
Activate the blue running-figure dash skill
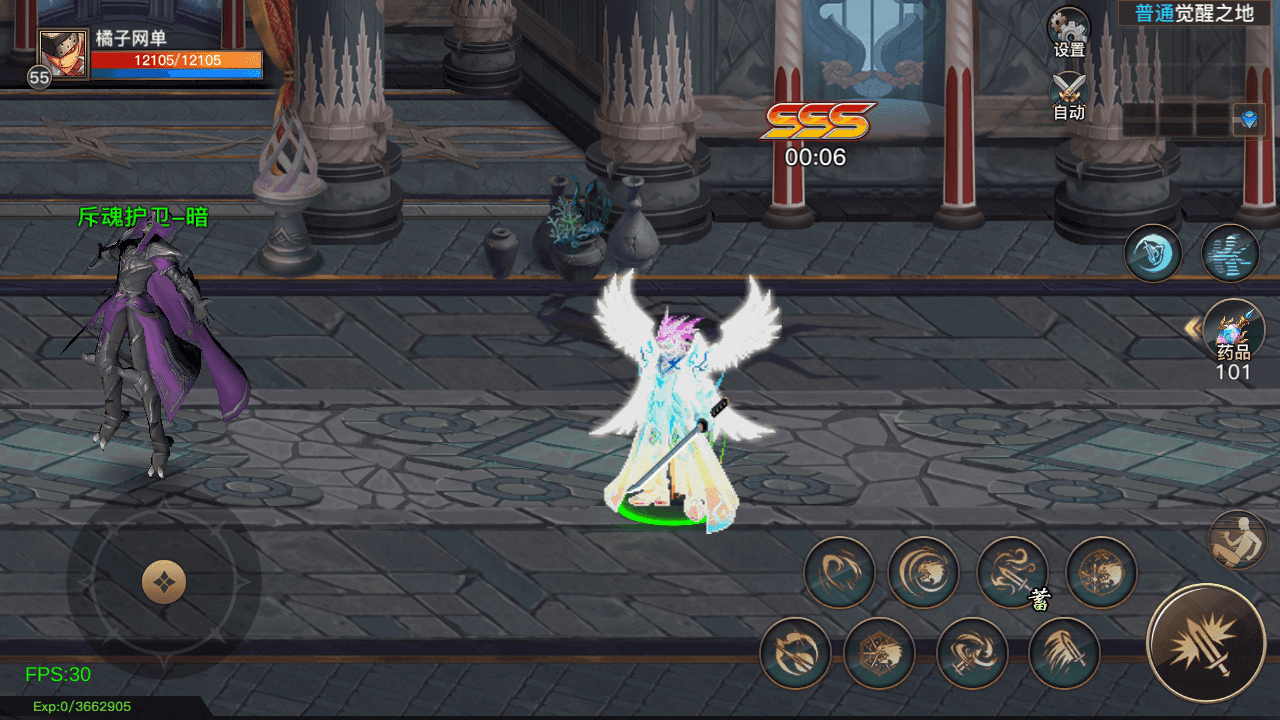(1230, 253)
